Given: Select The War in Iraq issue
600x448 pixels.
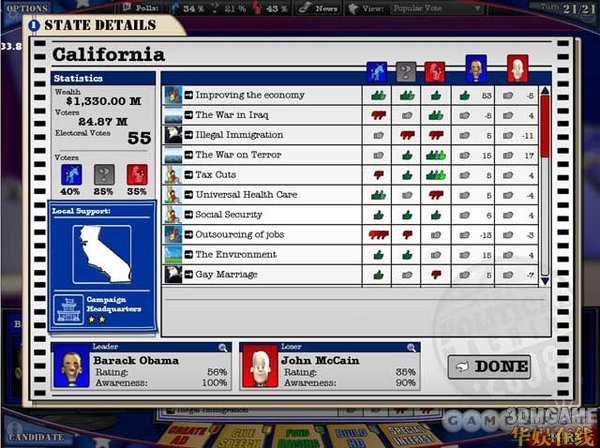Looking at the screenshot, I should tap(225, 115).
